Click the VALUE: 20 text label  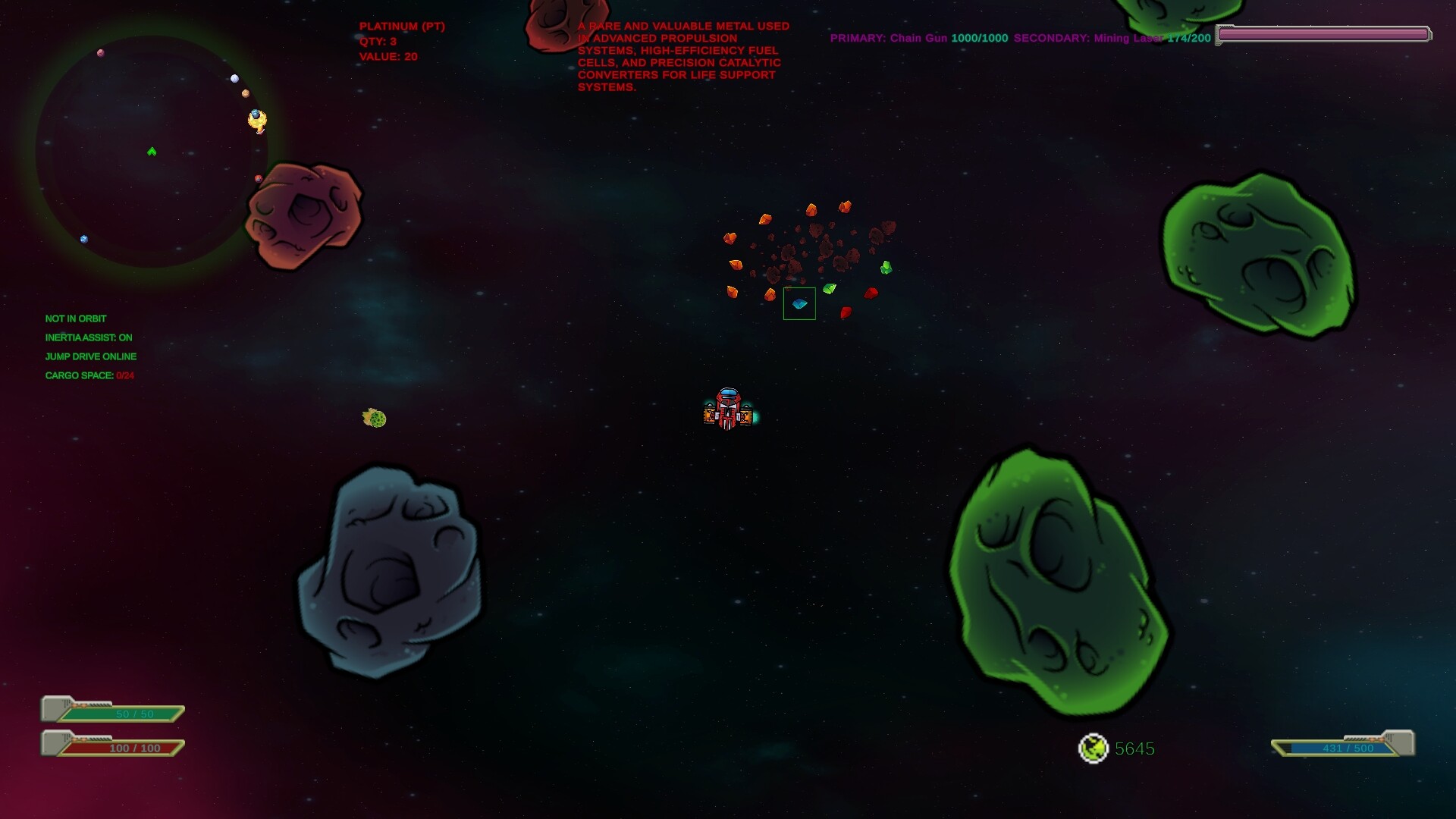tap(389, 55)
